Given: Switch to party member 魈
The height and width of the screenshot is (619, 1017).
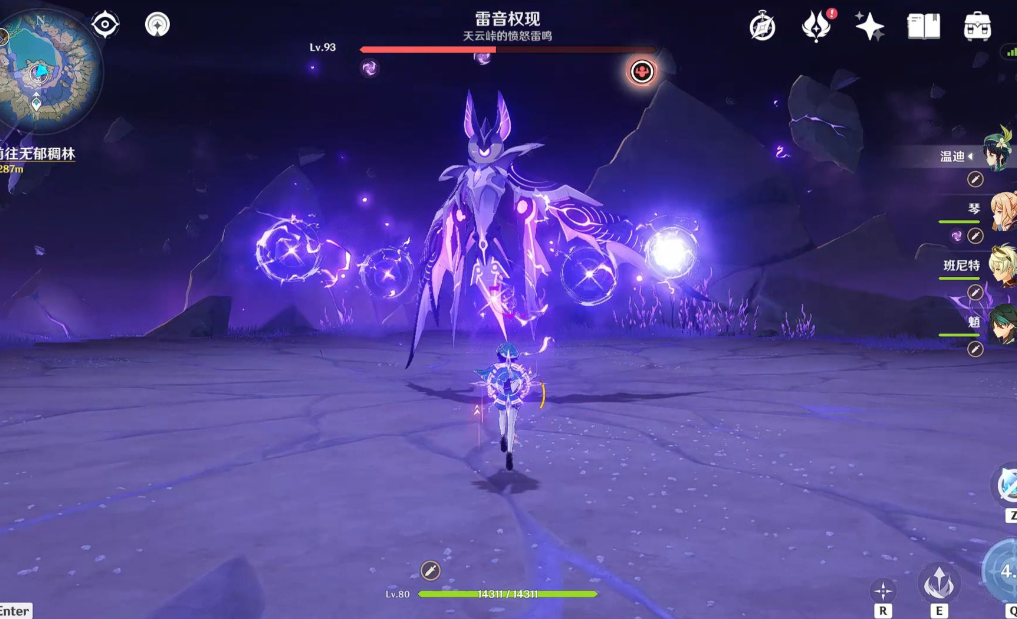Looking at the screenshot, I should 1000,324.
